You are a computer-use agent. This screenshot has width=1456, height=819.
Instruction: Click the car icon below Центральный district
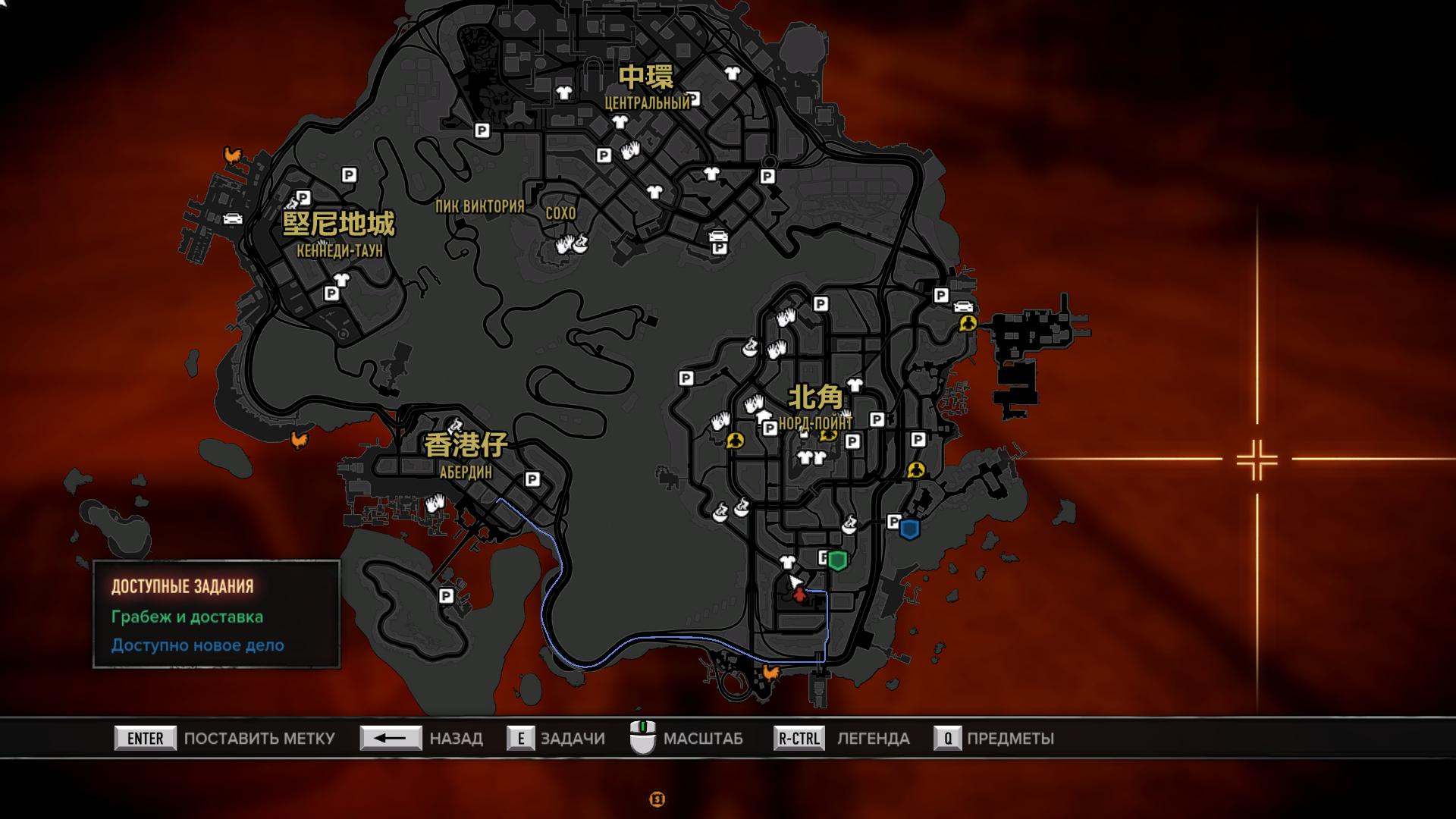click(717, 236)
